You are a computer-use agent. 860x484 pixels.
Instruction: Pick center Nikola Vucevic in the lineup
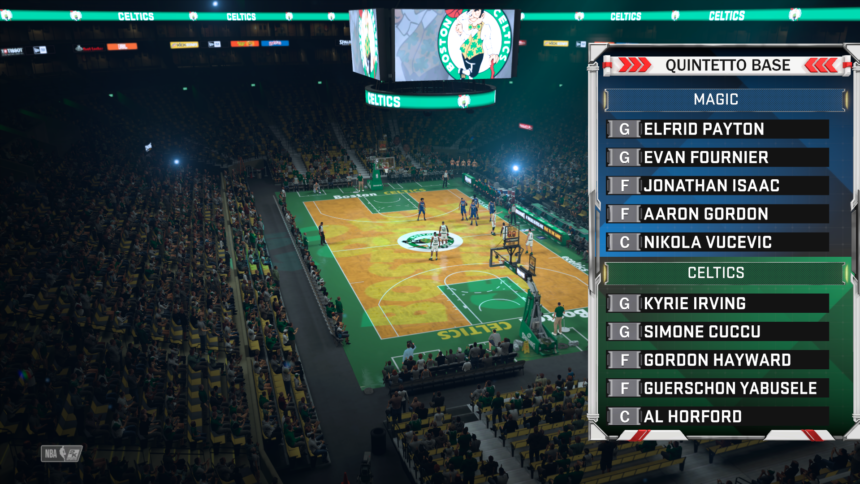click(718, 242)
